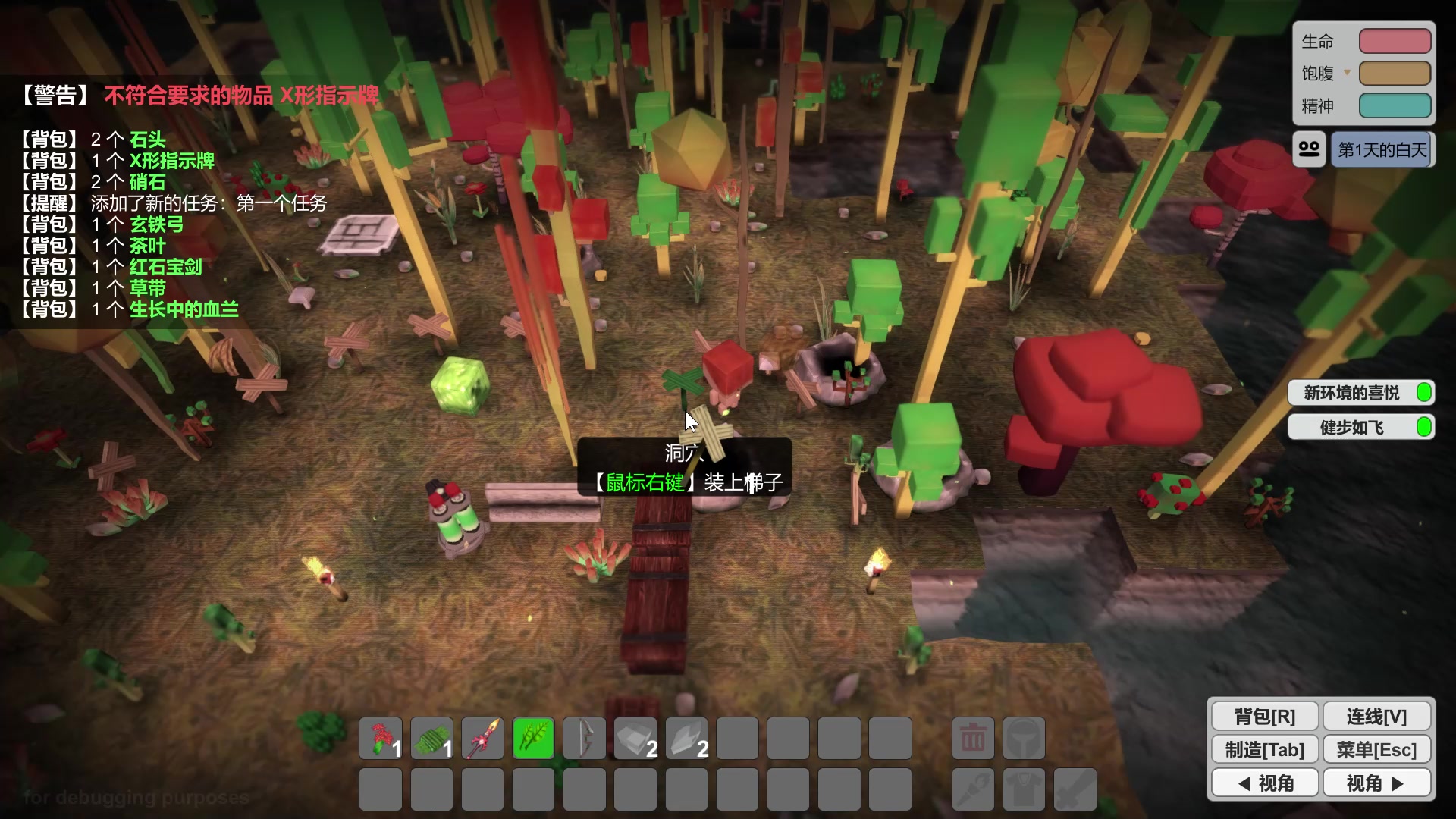Screen dimensions: 1456x819
Task: Select the saltpeter crystal hotbar slot
Action: tap(686, 738)
